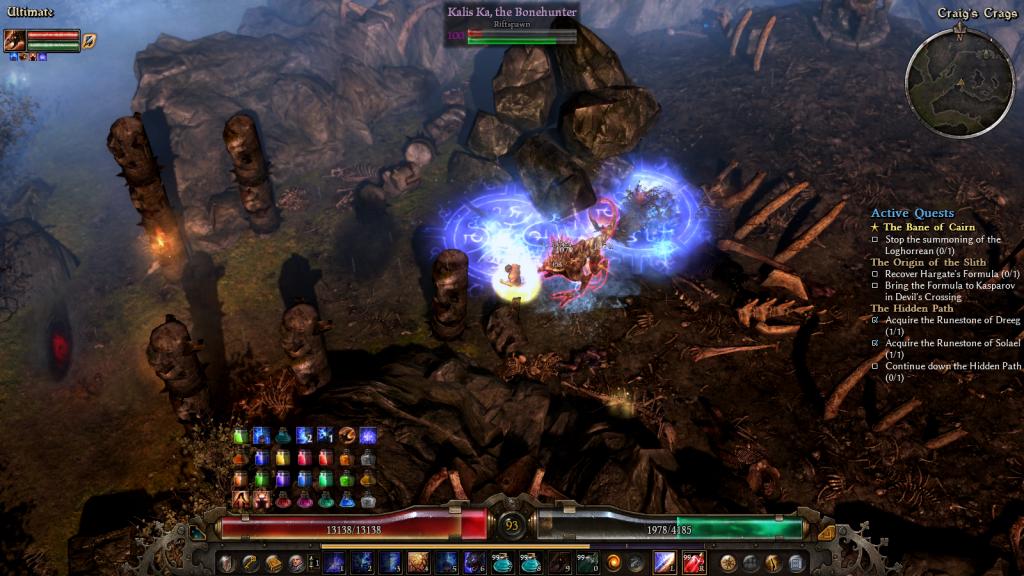Click the pickaxe icon on the bottom bar
This screenshot has height=576, width=1024.
(x=251, y=563)
